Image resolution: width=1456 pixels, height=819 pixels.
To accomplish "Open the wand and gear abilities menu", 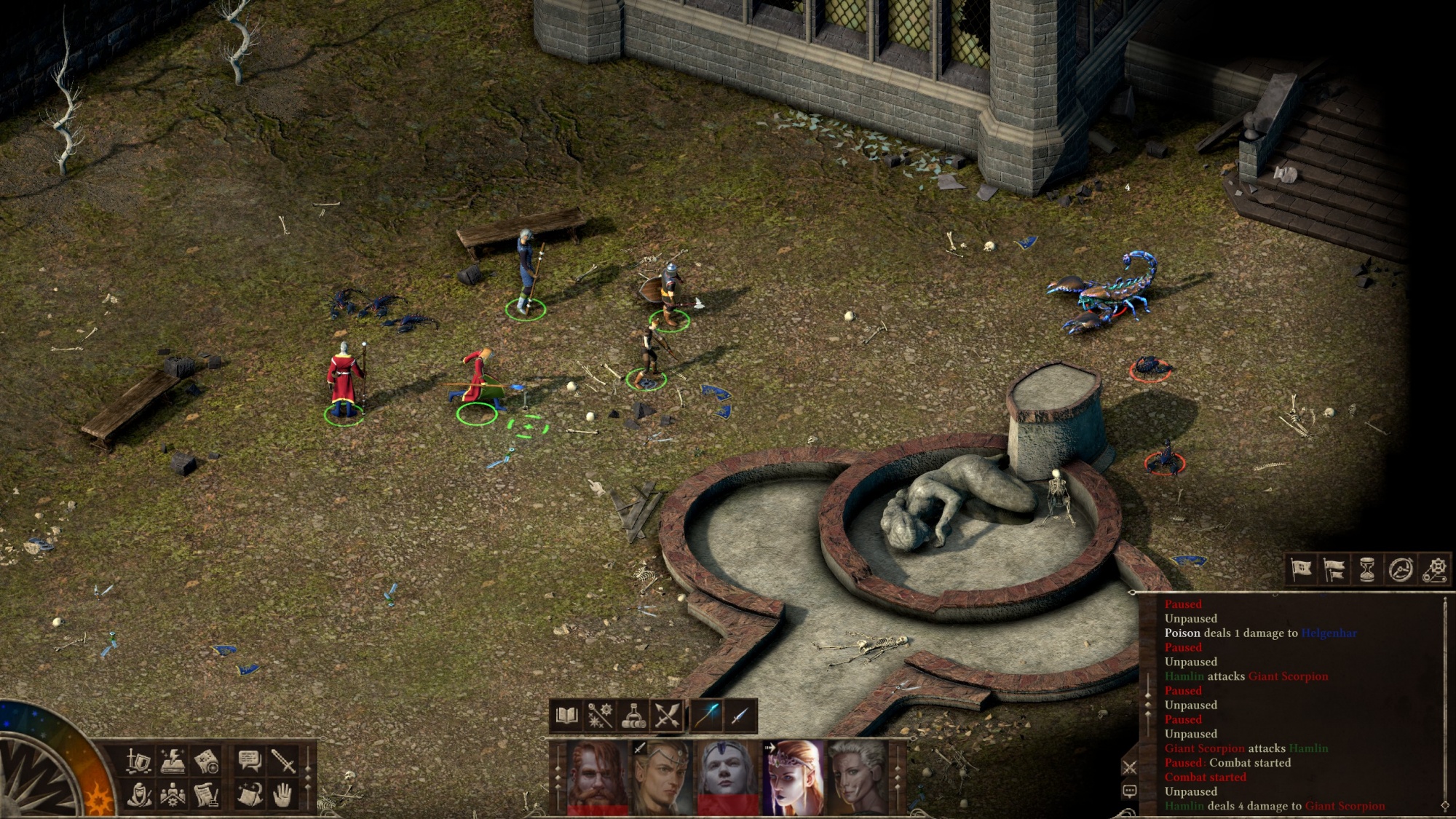I will coord(600,716).
